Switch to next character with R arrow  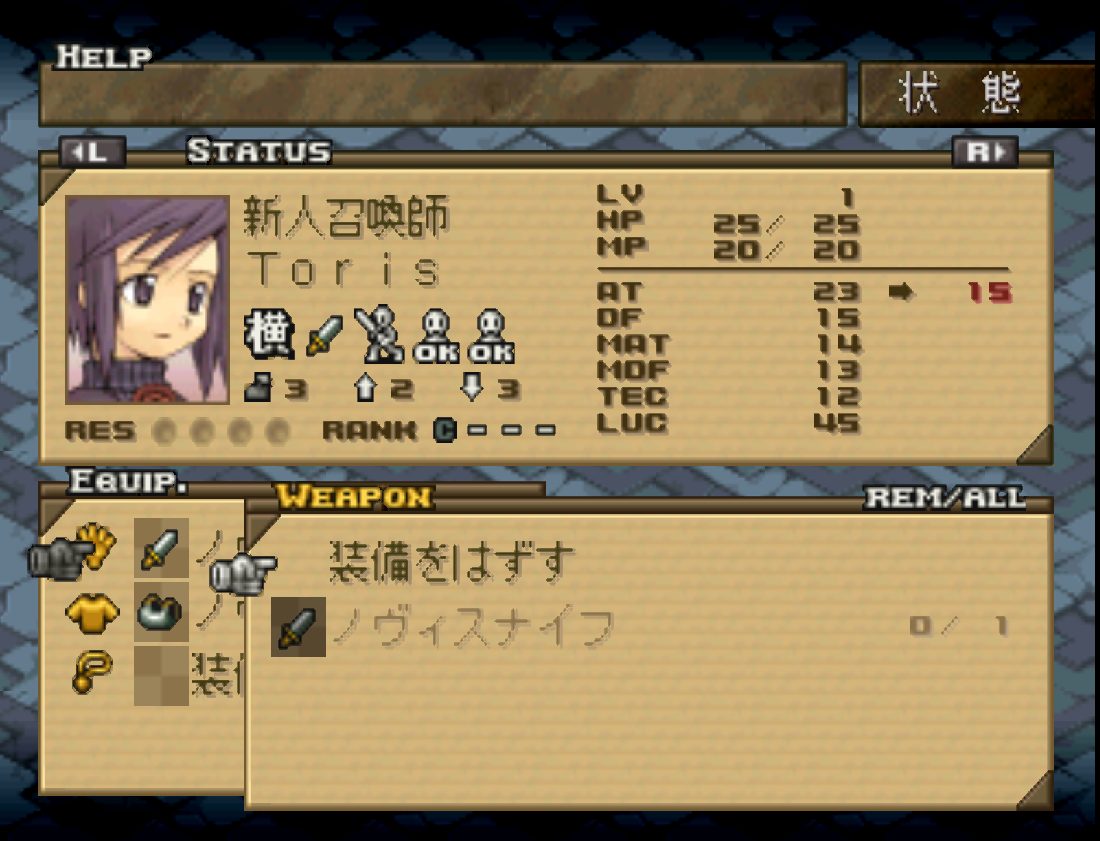(x=984, y=152)
